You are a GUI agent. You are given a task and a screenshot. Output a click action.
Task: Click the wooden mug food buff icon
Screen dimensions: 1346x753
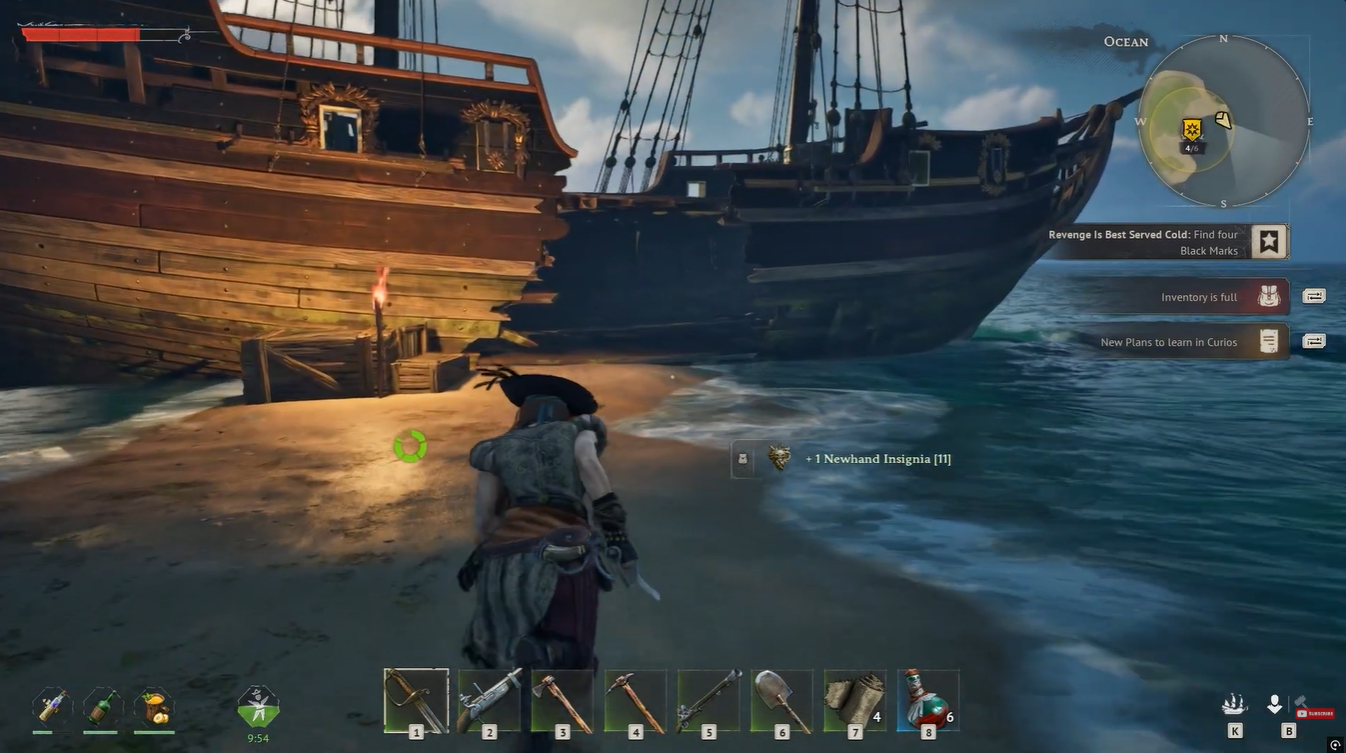pos(154,707)
